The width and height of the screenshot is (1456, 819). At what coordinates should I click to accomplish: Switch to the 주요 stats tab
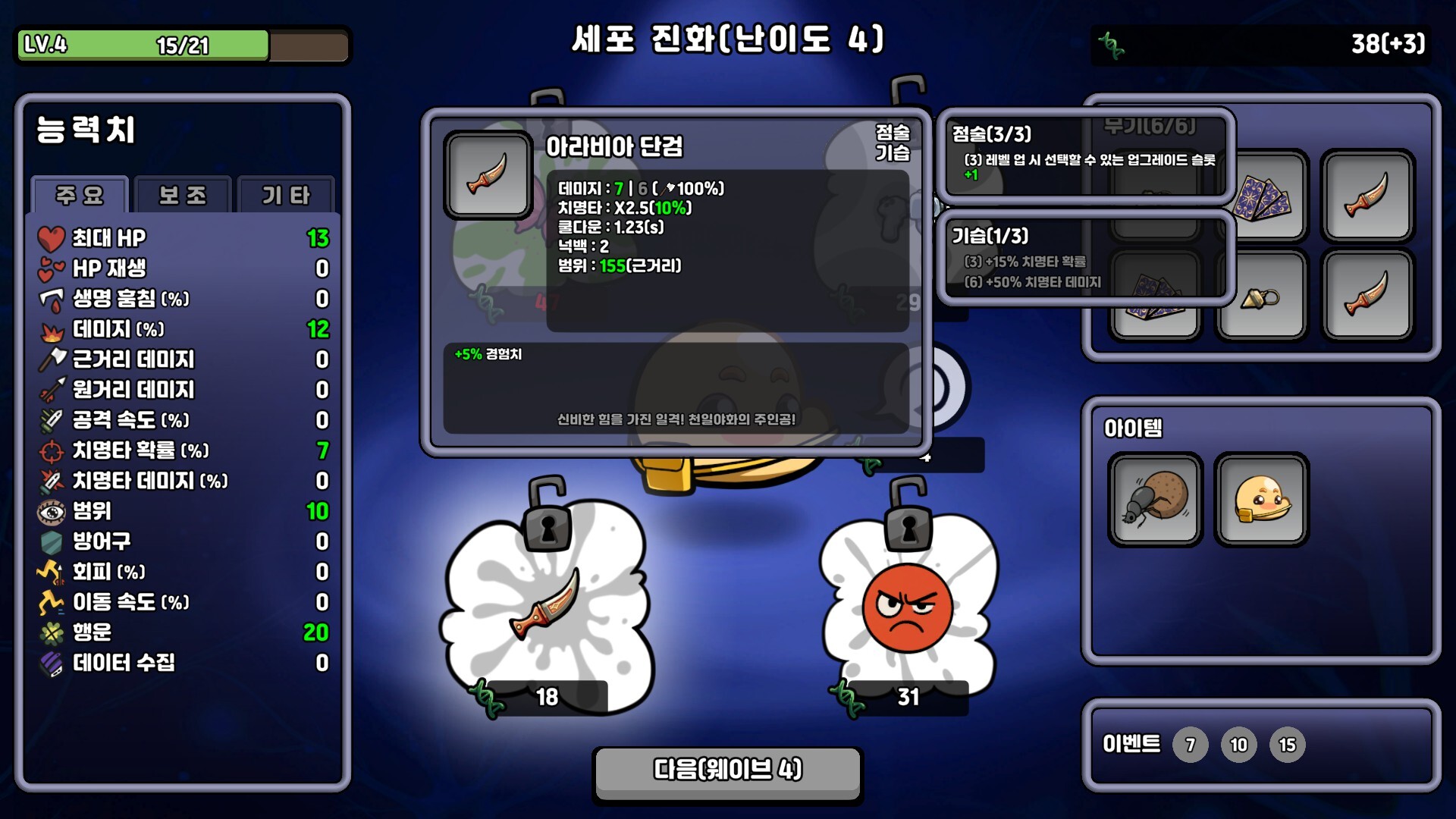(79, 196)
